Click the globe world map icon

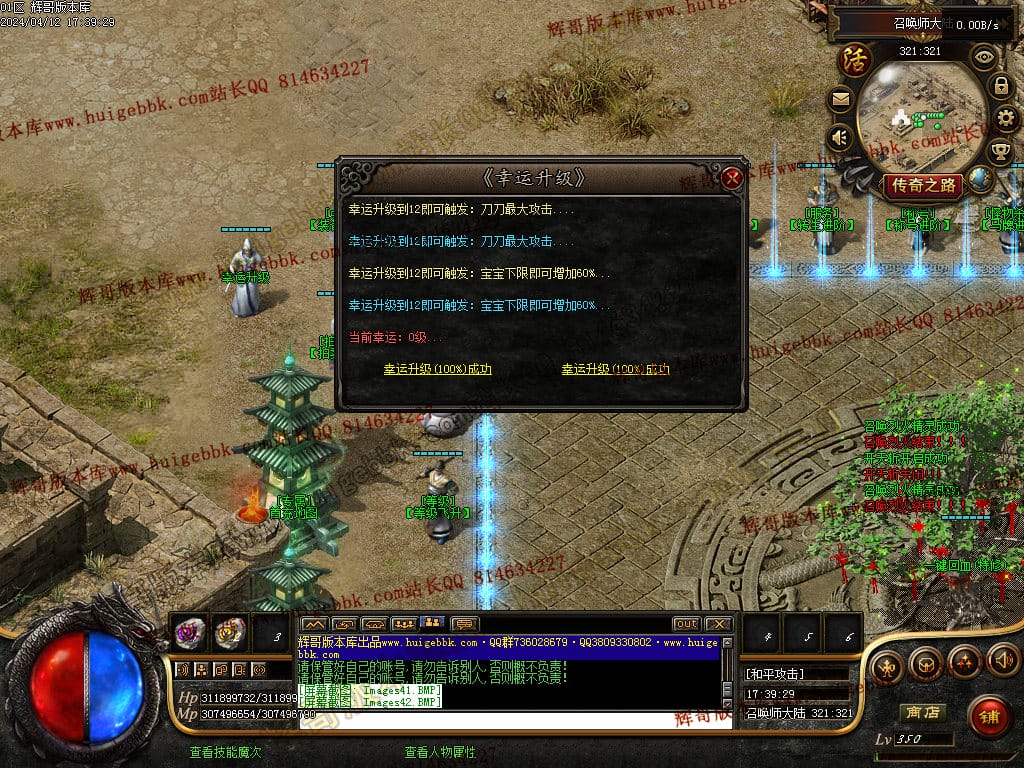981,179
